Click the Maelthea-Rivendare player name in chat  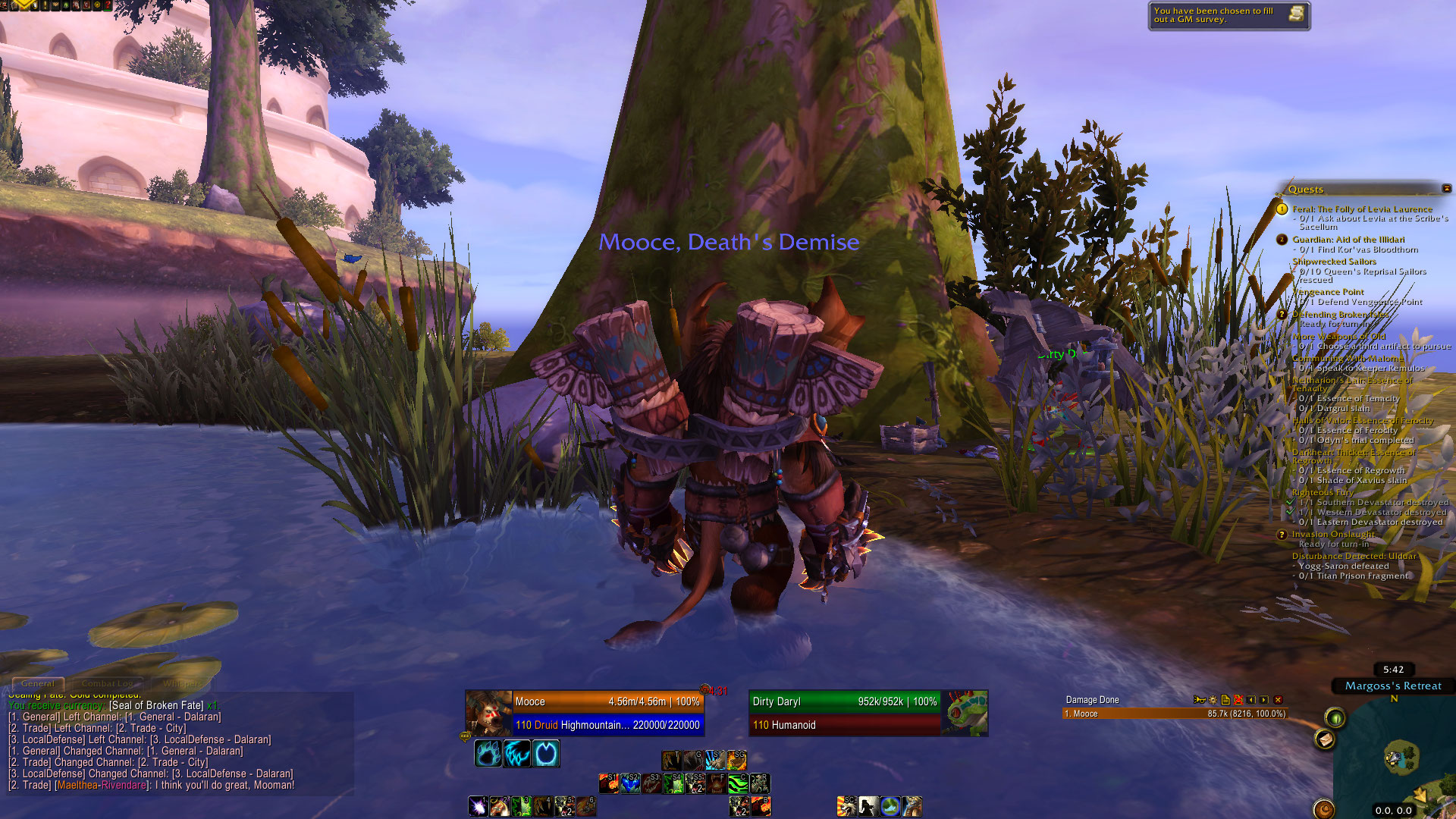(x=102, y=786)
